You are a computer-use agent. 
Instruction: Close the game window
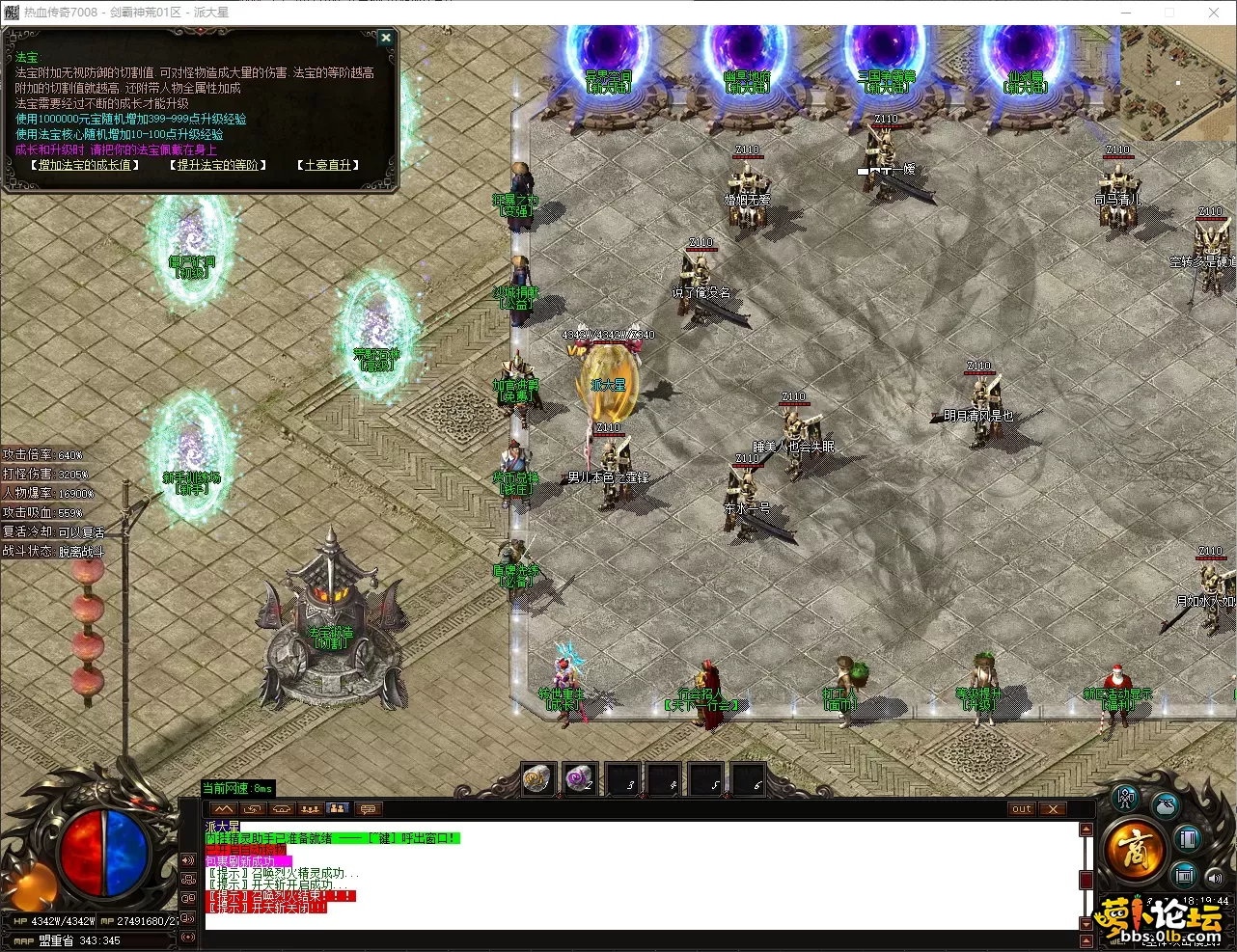1214,13
